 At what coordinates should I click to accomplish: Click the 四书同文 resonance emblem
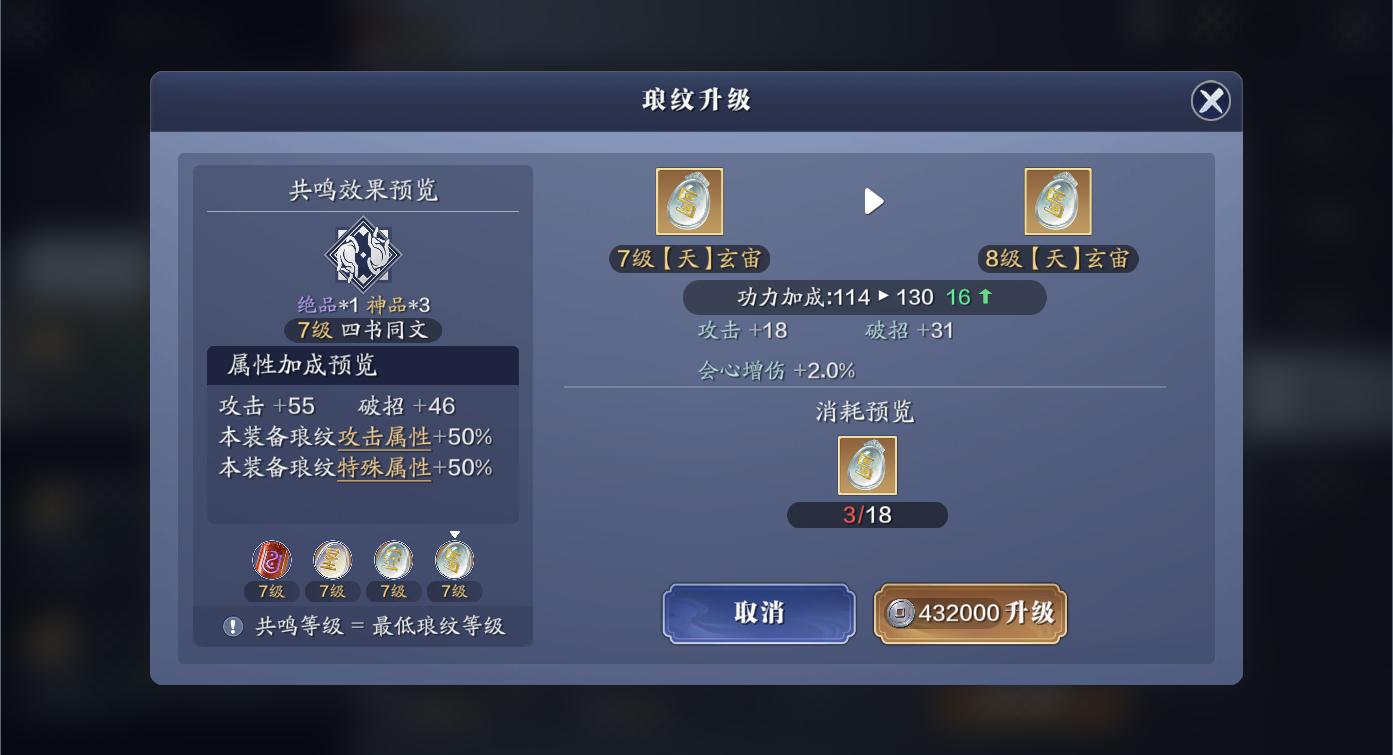pyautogui.click(x=362, y=253)
